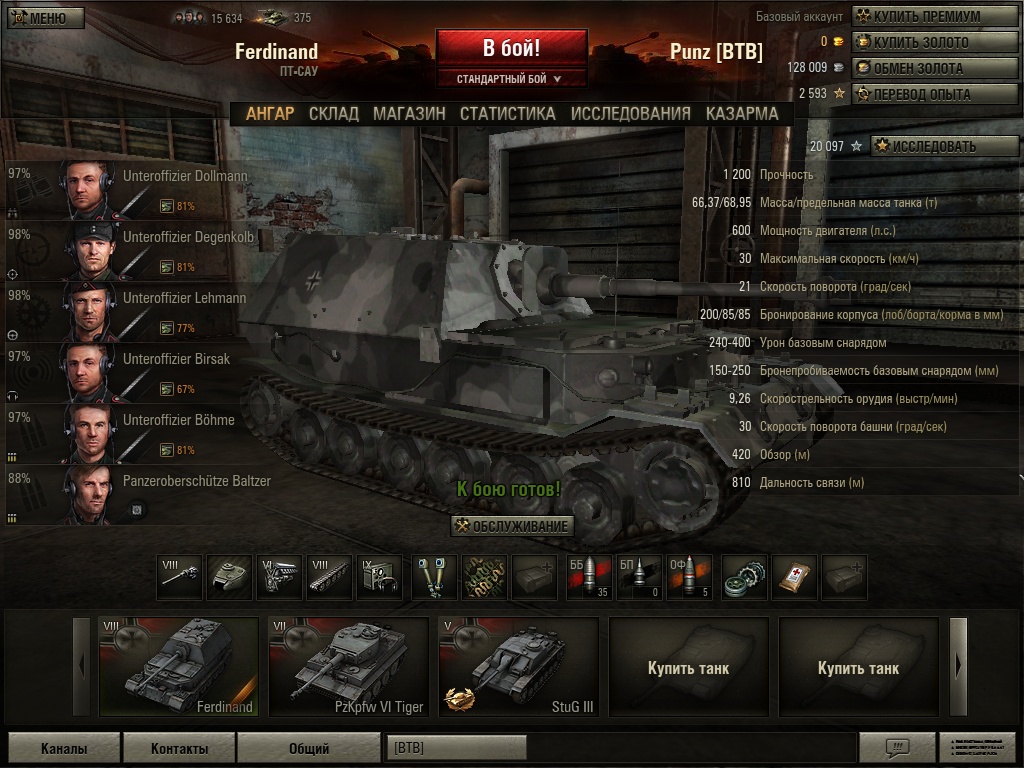The height and width of the screenshot is (768, 1024).
Task: Switch to the Склад tab
Action: [x=333, y=113]
